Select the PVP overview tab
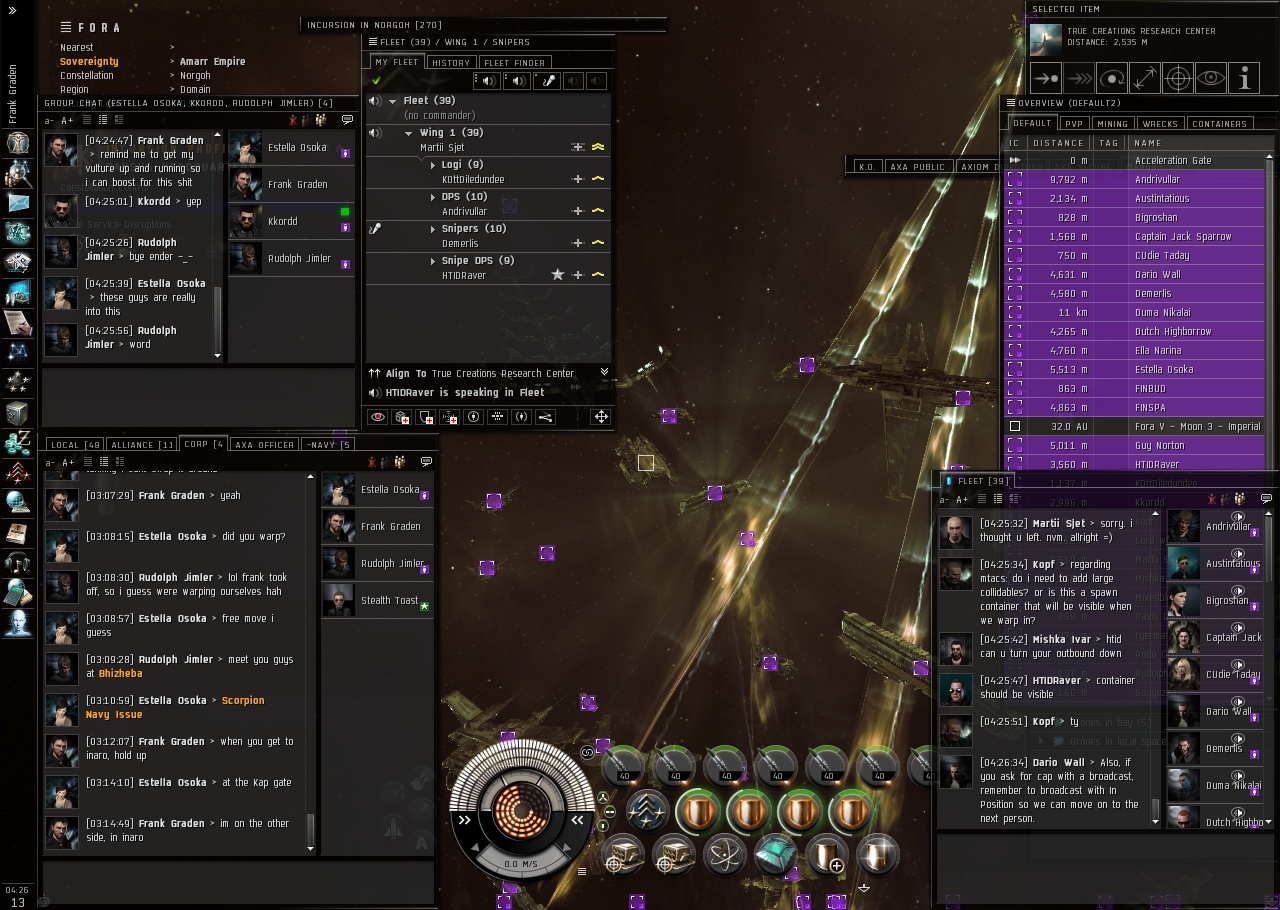Screen dimensions: 1280x910 click(x=1074, y=124)
